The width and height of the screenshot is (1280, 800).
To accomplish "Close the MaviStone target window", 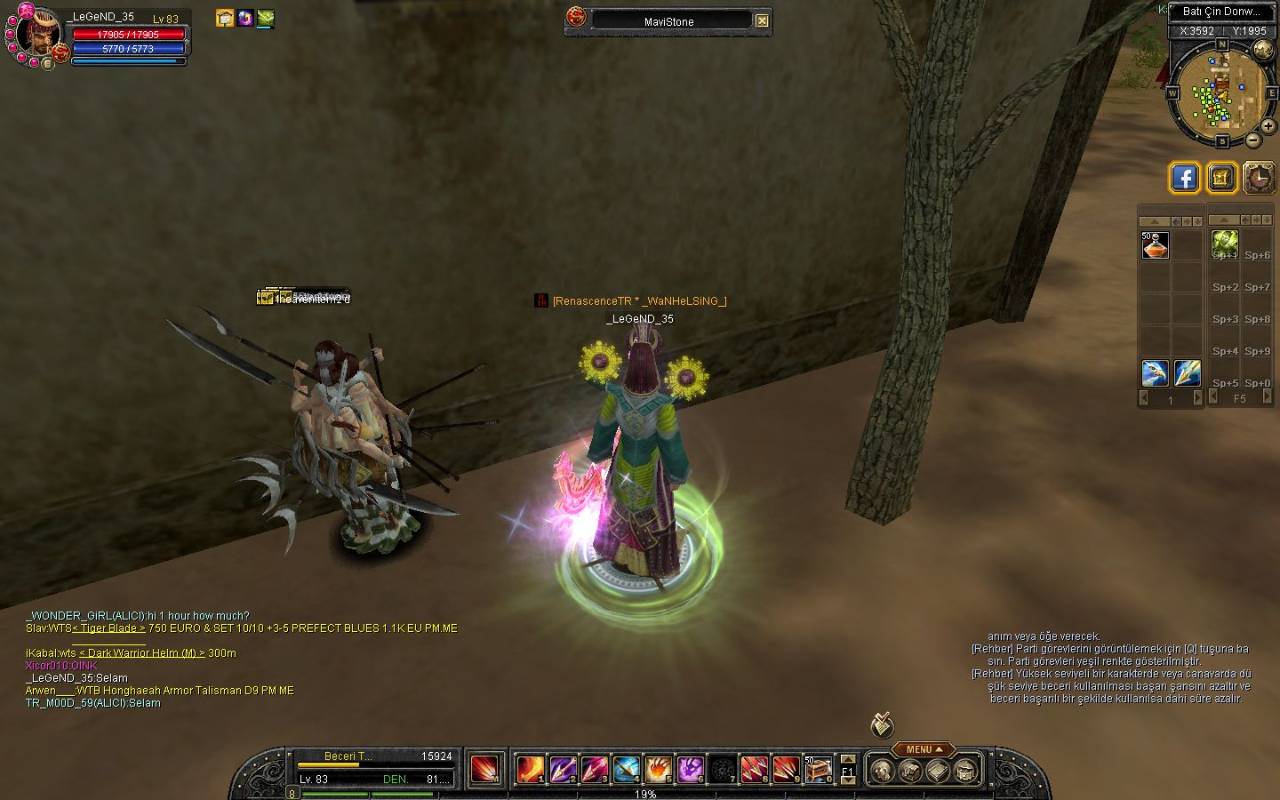I will [x=762, y=21].
